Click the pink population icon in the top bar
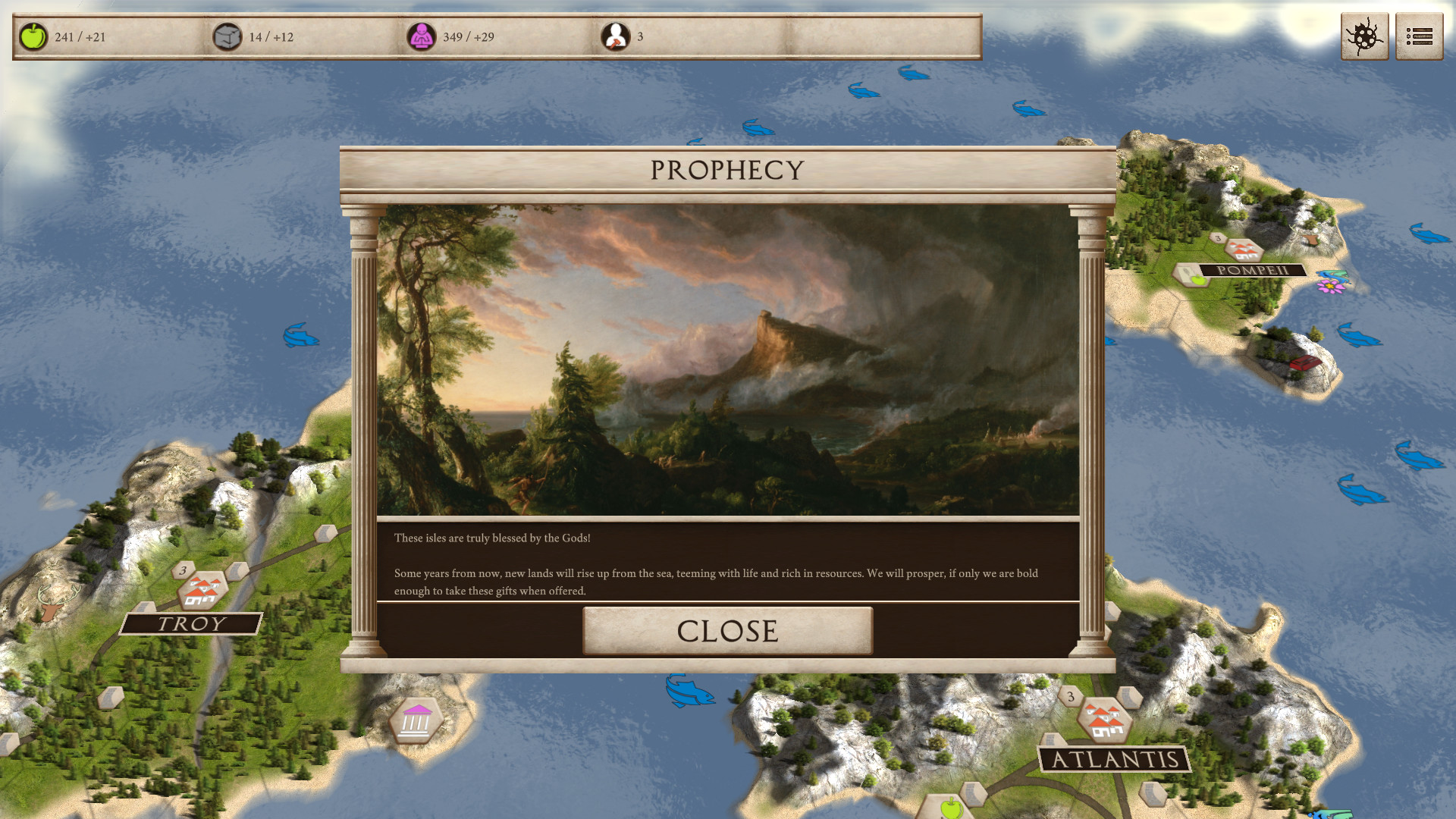Image resolution: width=1456 pixels, height=819 pixels. tap(423, 35)
